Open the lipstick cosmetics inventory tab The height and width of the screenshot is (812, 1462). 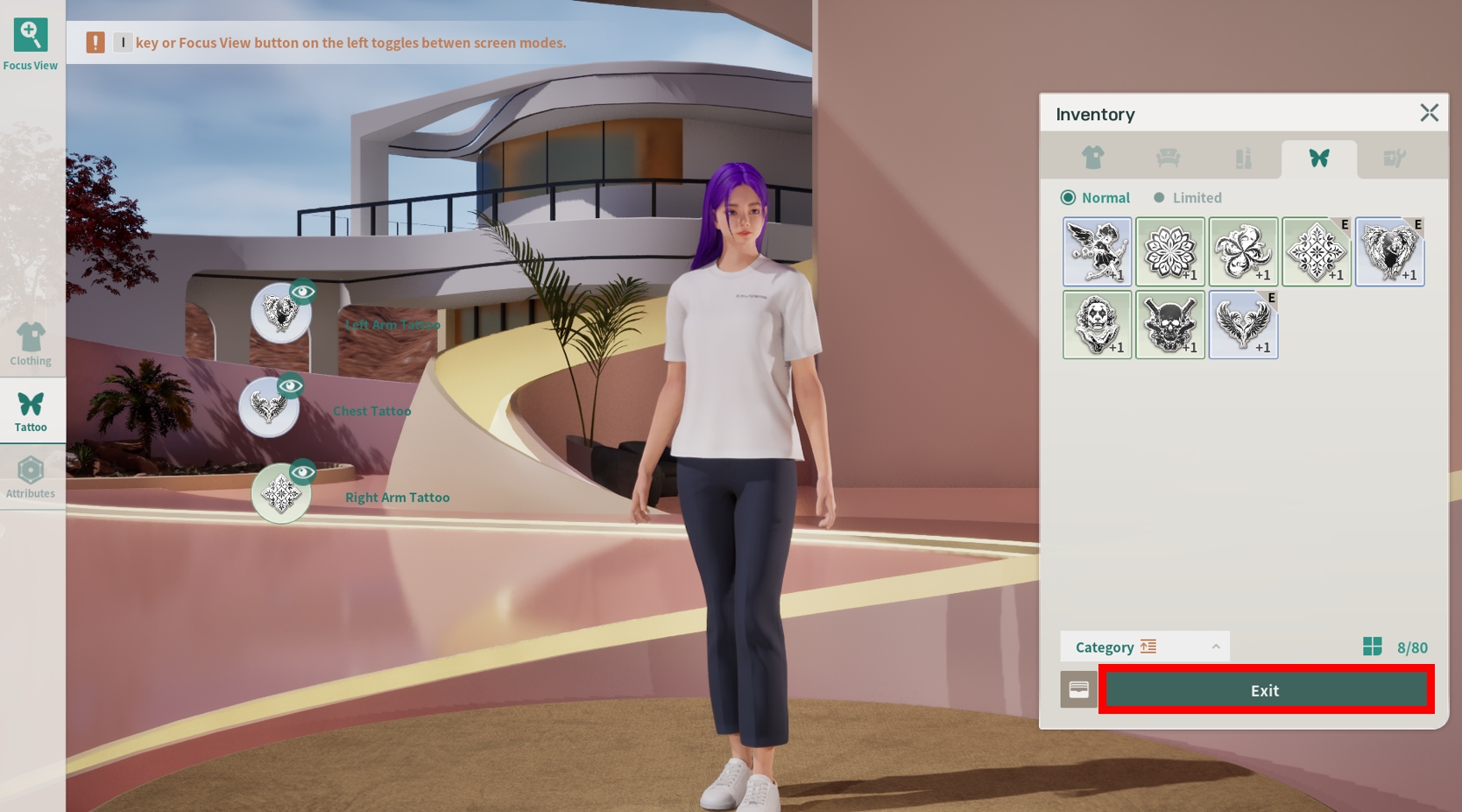tap(1243, 159)
